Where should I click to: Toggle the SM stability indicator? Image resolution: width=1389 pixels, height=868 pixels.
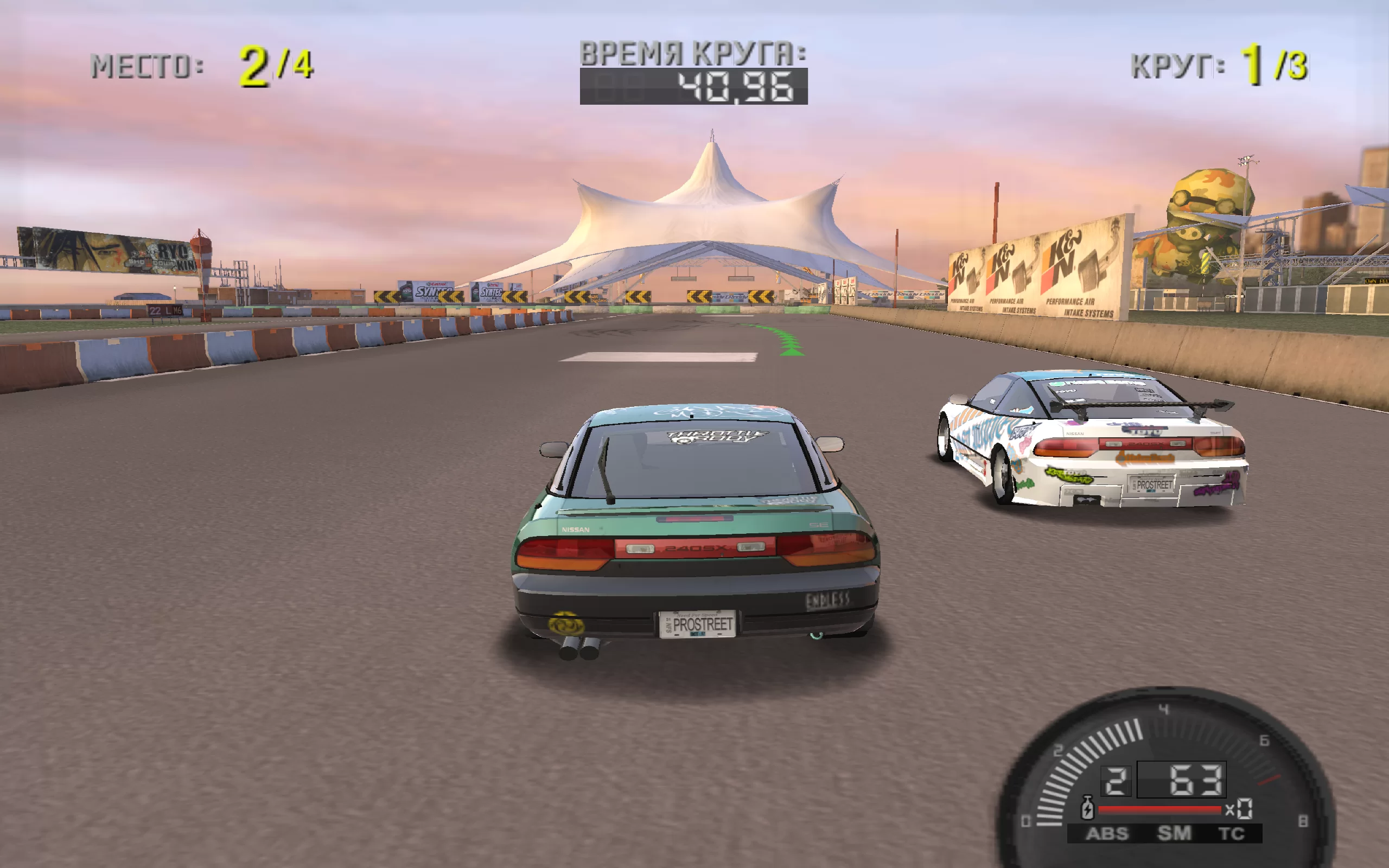tap(1174, 833)
